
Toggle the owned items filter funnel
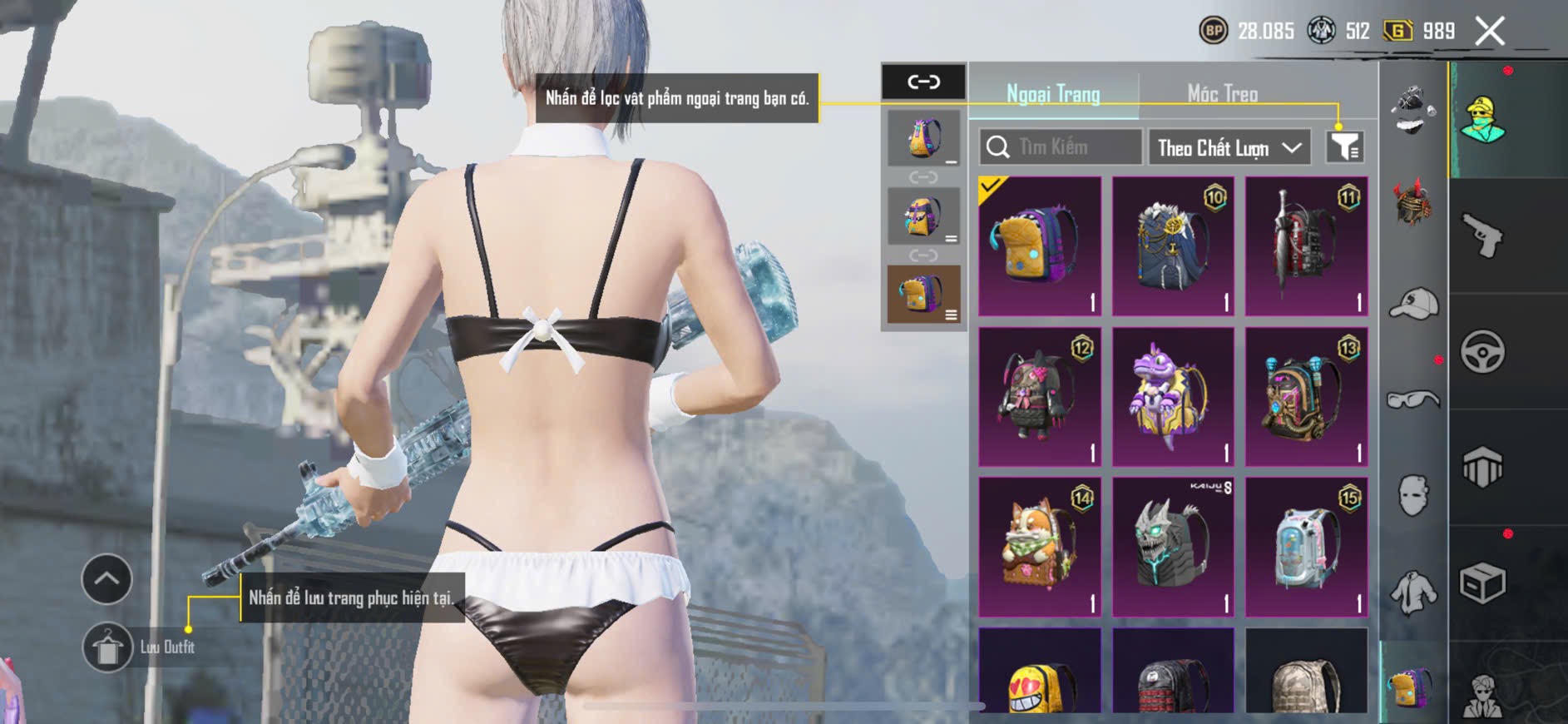(1344, 147)
